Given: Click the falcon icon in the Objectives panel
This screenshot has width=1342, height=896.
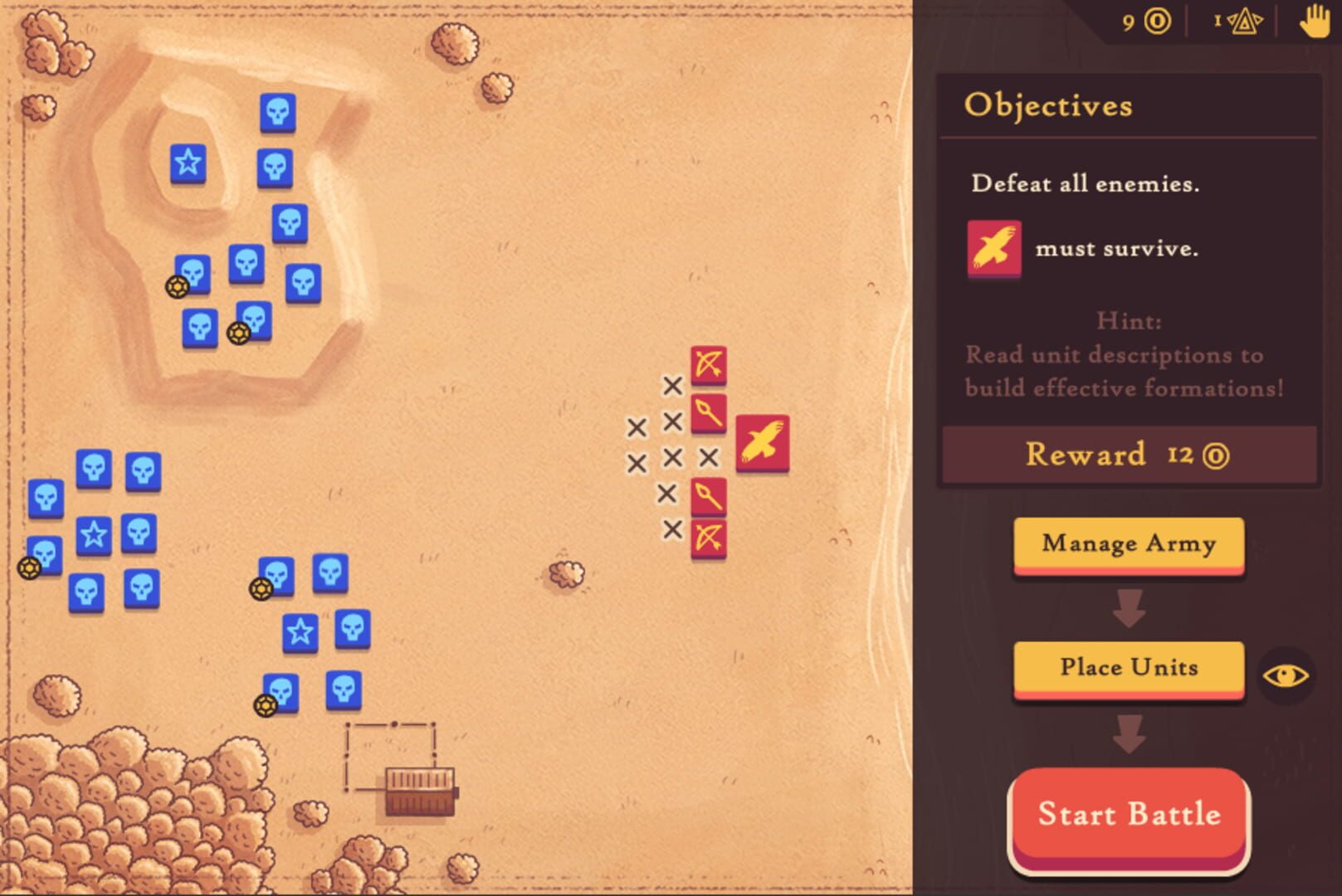Looking at the screenshot, I should point(993,246).
